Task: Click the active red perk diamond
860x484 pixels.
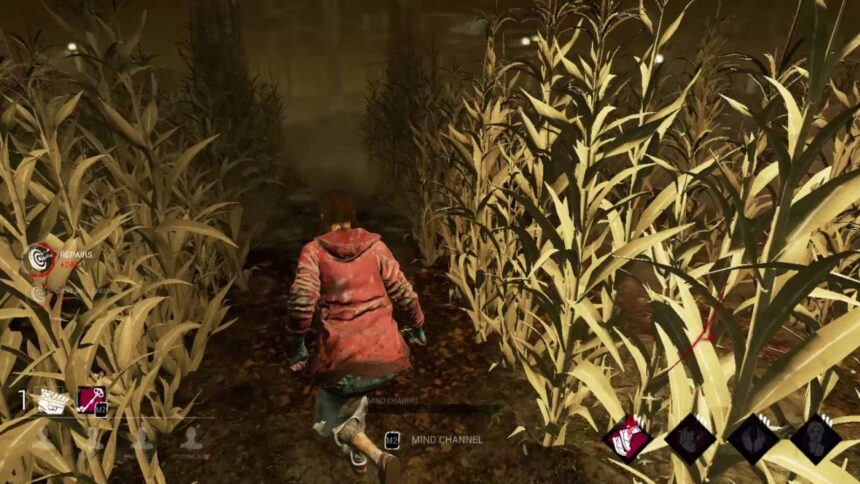Action: [627, 438]
